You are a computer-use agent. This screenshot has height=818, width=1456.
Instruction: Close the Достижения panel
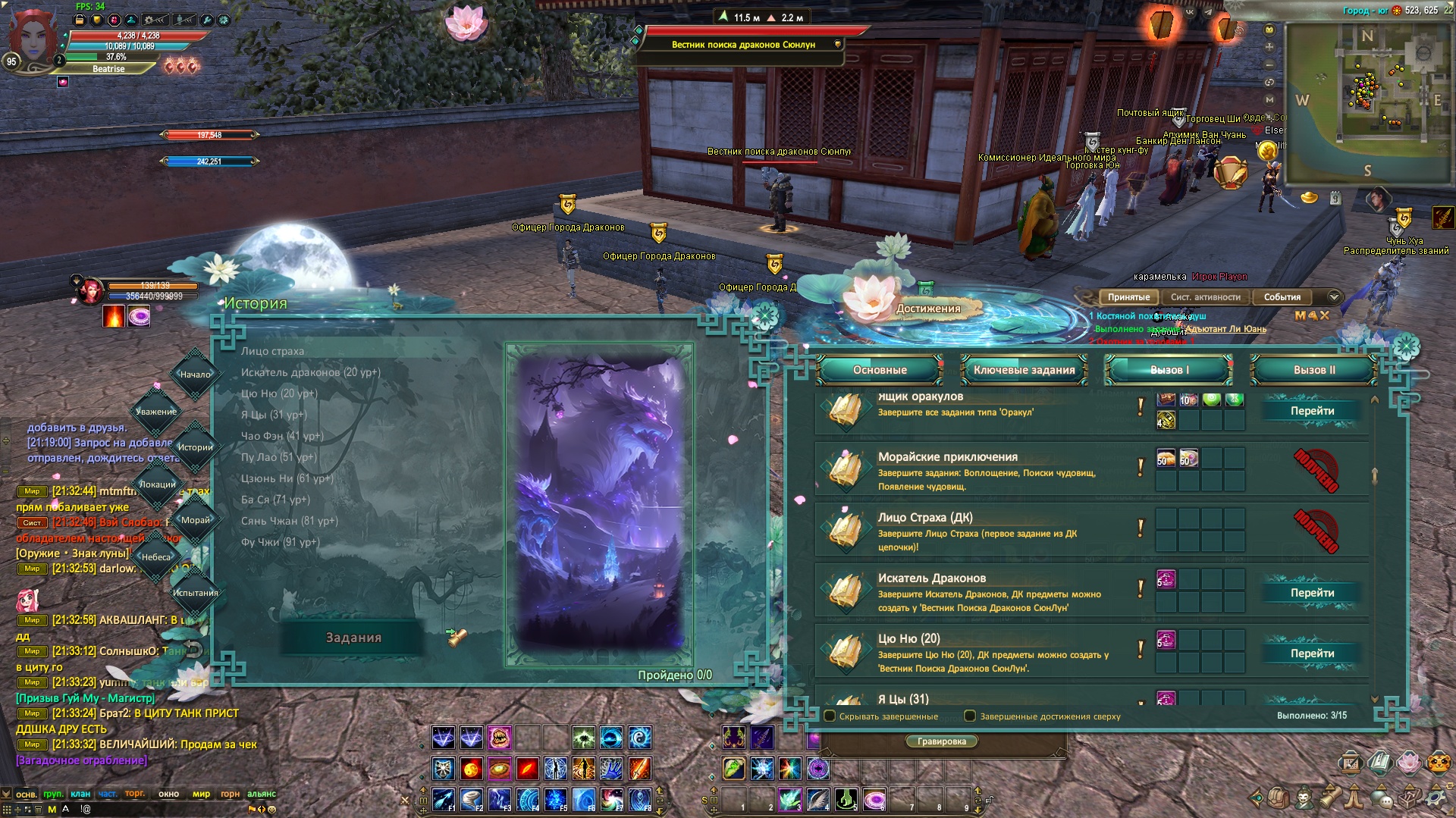(1405, 348)
